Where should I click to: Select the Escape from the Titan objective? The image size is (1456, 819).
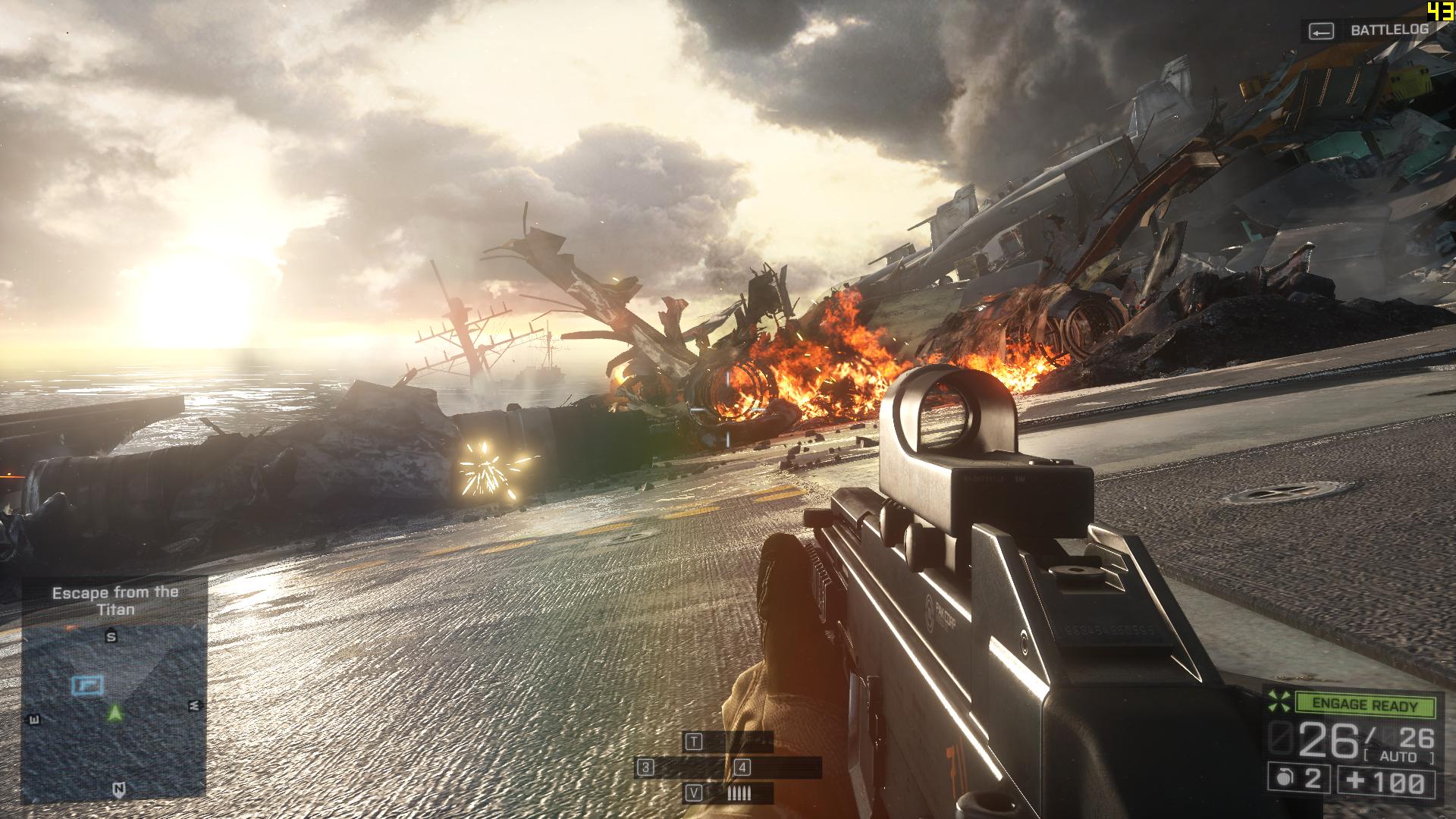tap(115, 601)
